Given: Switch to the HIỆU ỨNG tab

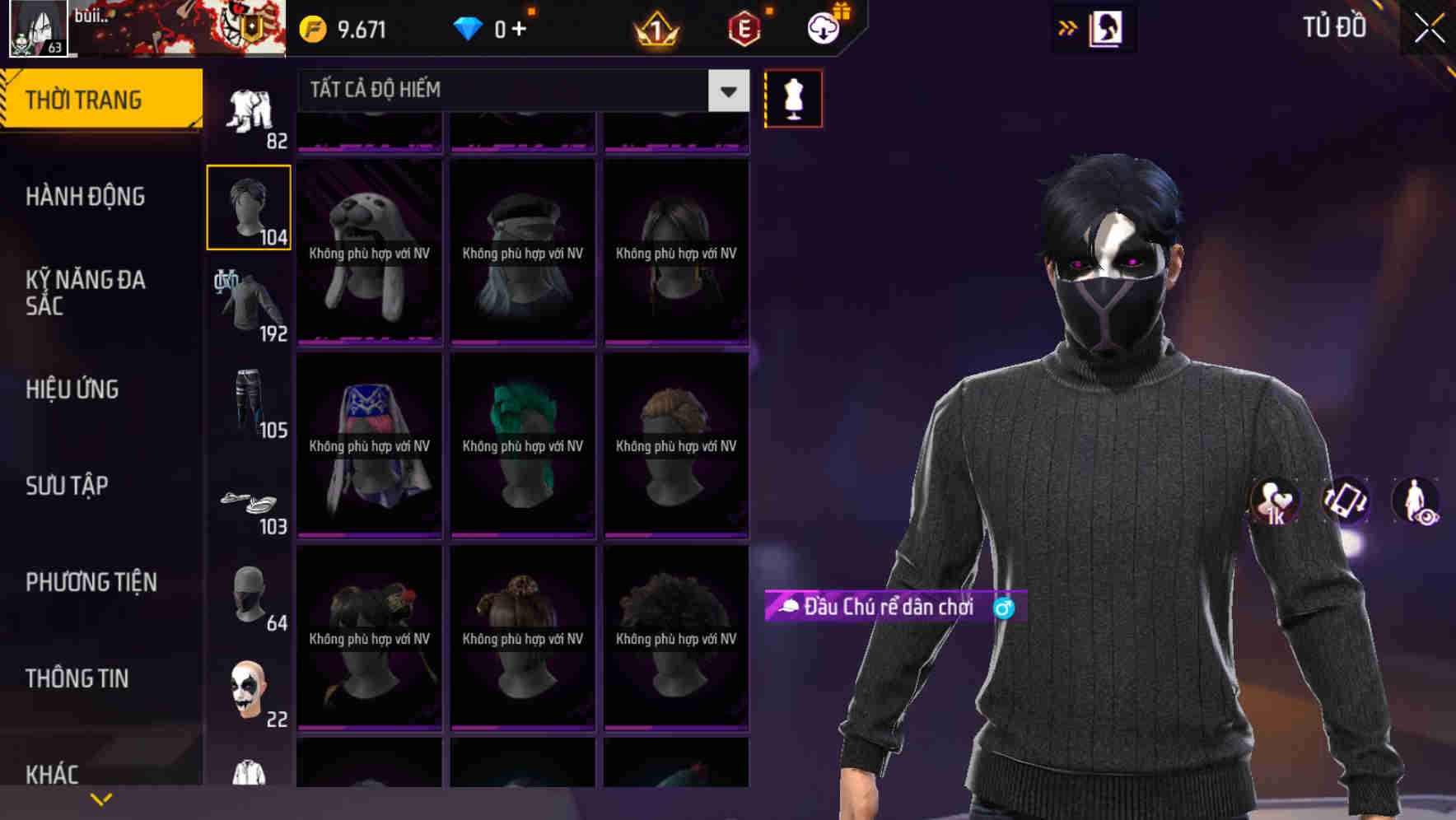Looking at the screenshot, I should (x=72, y=389).
